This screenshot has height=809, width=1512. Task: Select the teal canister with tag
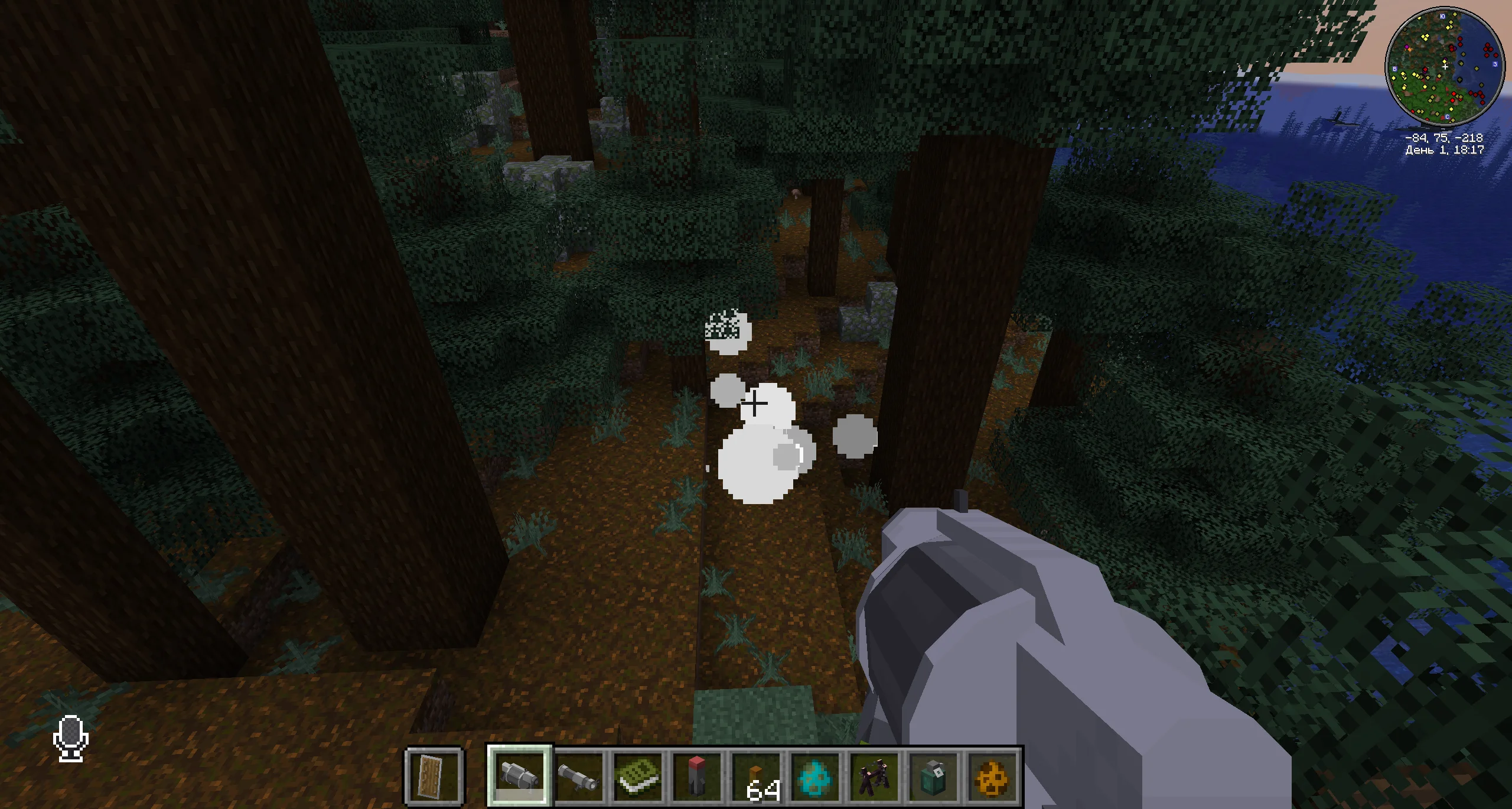pyautogui.click(x=934, y=775)
